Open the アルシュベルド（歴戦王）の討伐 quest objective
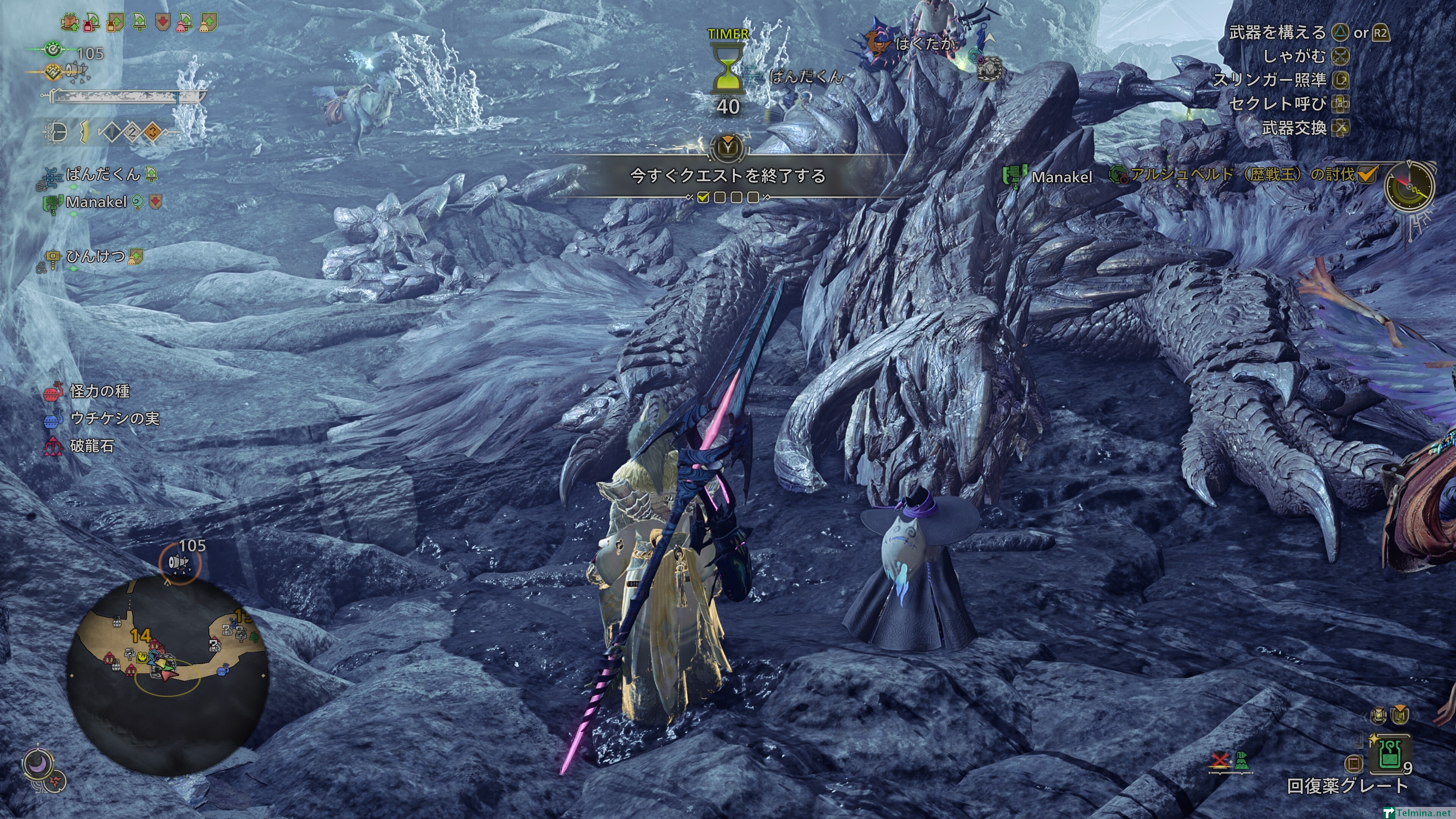This screenshot has height=819, width=1456. point(1241,175)
